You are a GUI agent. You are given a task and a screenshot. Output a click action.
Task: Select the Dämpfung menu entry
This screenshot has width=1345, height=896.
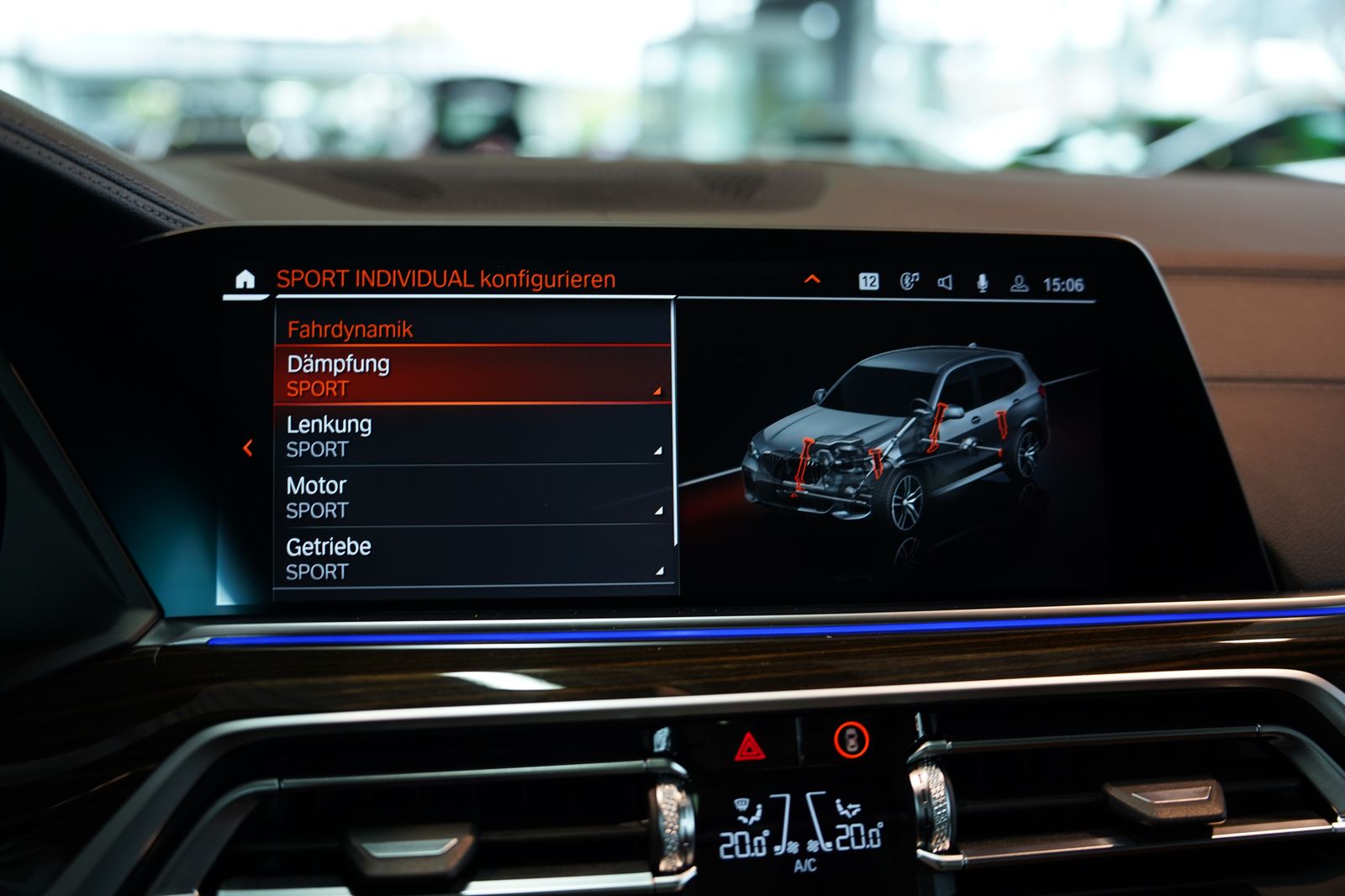click(x=472, y=376)
